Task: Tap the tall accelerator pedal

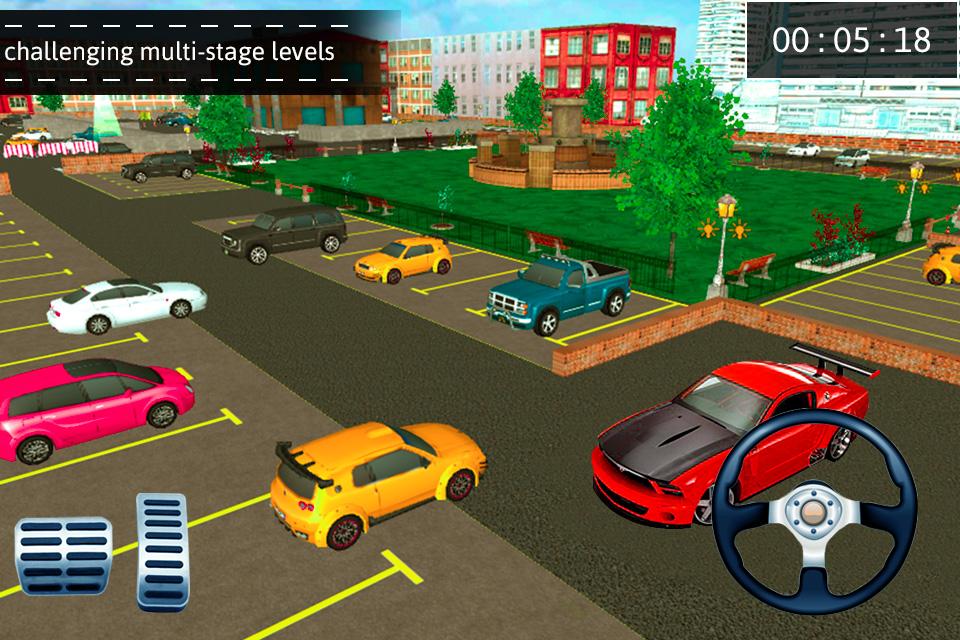Action: tap(162, 550)
